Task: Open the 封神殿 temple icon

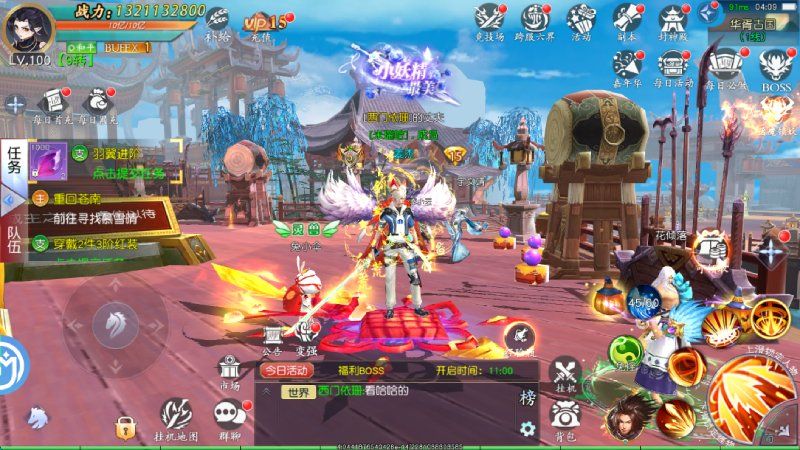Action: click(672, 20)
